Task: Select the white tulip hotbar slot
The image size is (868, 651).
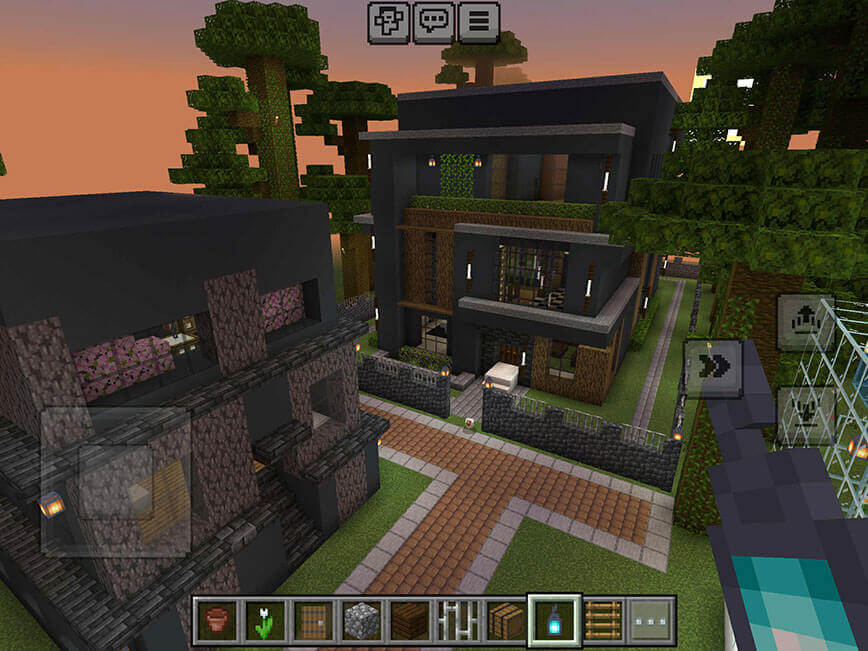Action: (x=265, y=620)
